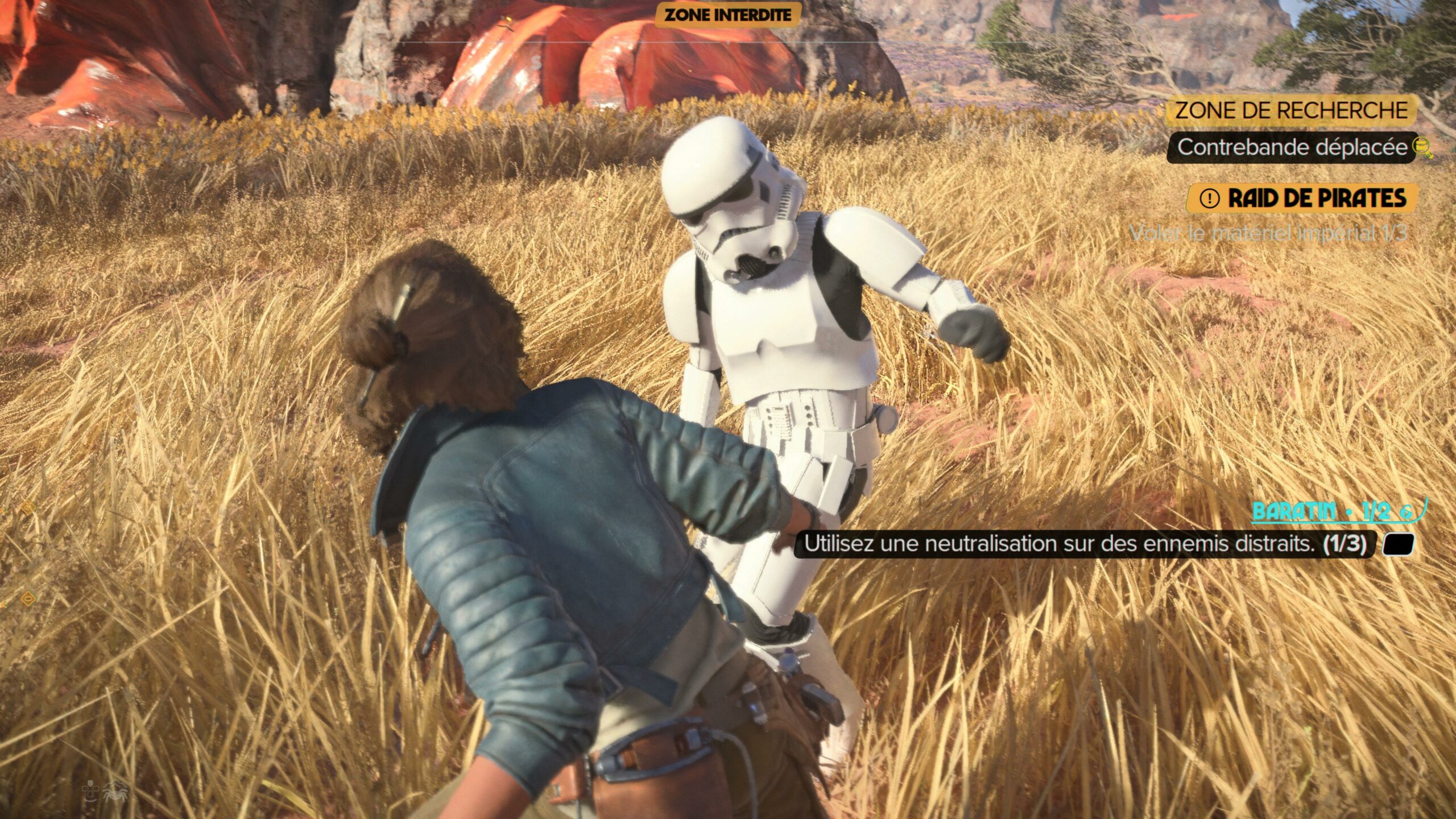
Task: Click the Raid de Pirates event banner
Action: [x=1301, y=198]
